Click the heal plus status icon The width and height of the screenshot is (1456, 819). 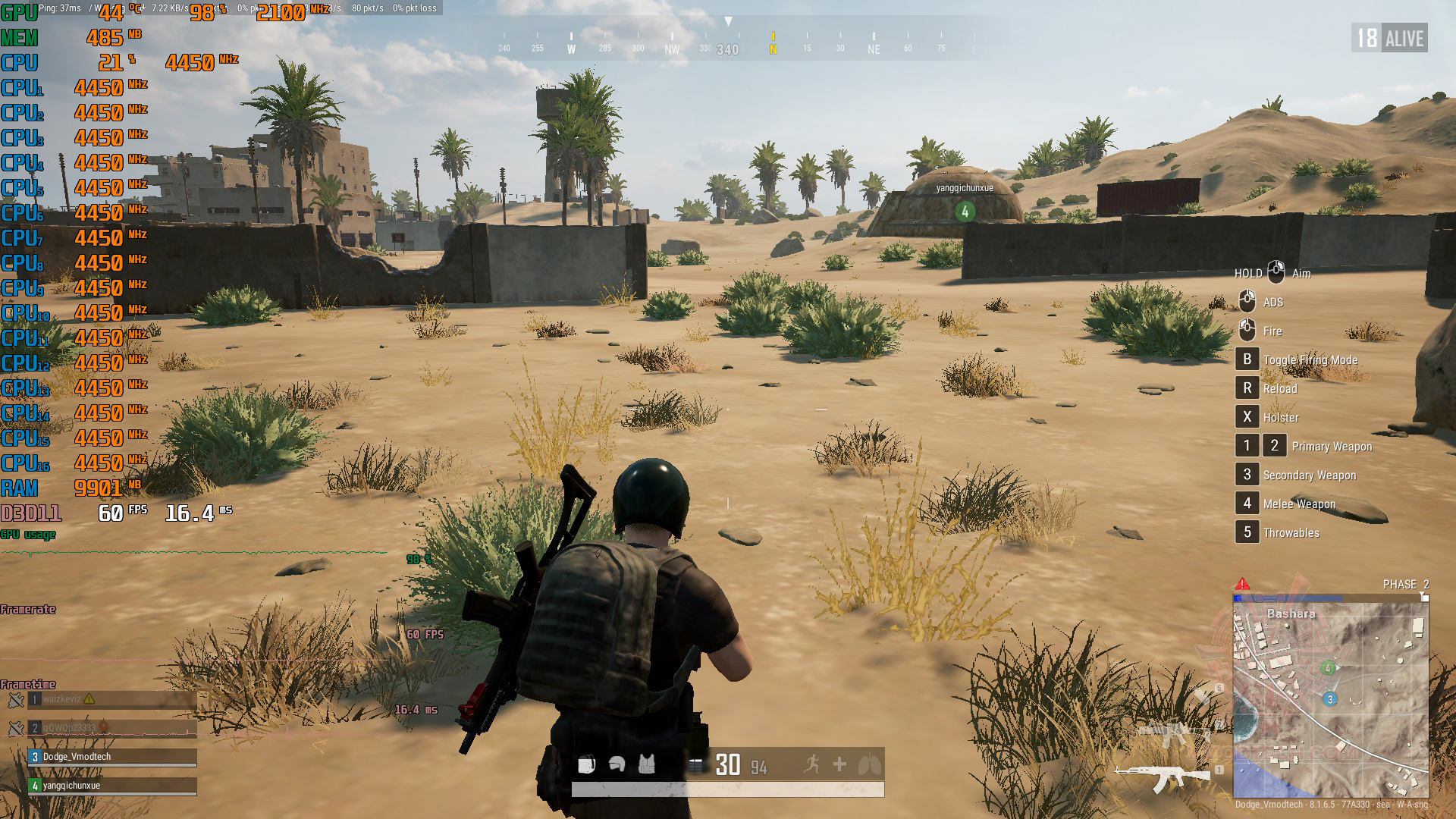pyautogui.click(x=839, y=764)
